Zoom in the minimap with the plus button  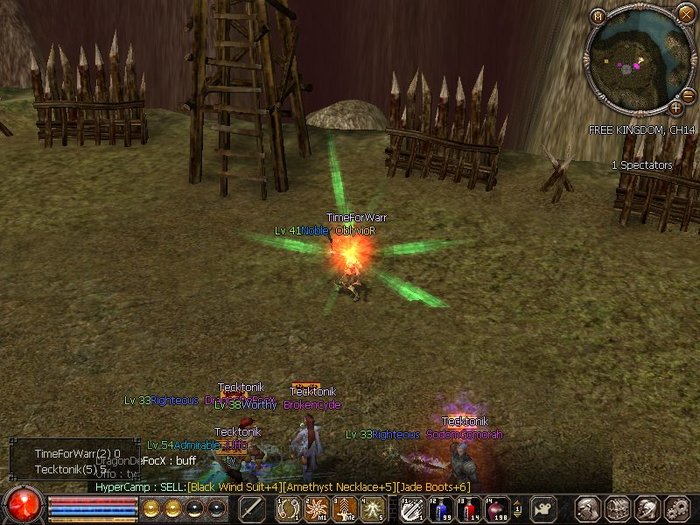coord(677,106)
